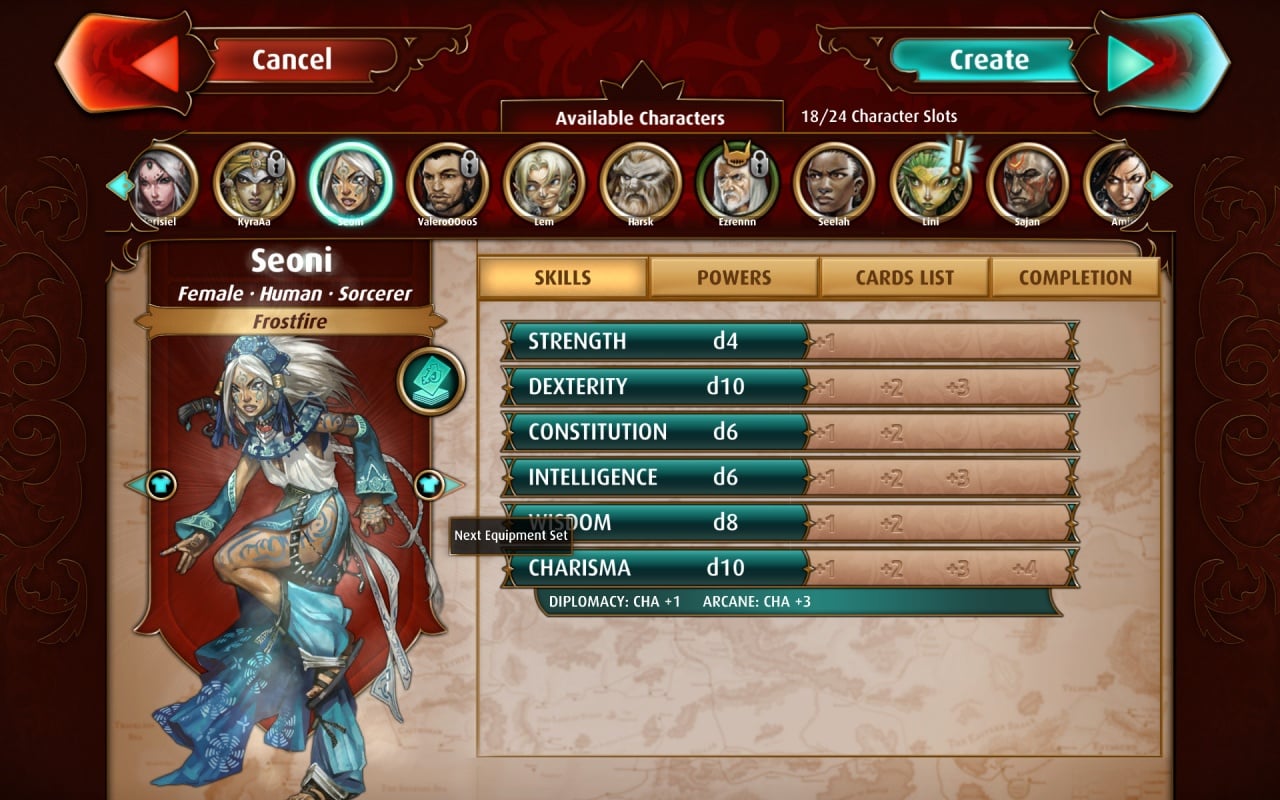The height and width of the screenshot is (800, 1280).
Task: Open the Cards List tab
Action: (x=905, y=278)
